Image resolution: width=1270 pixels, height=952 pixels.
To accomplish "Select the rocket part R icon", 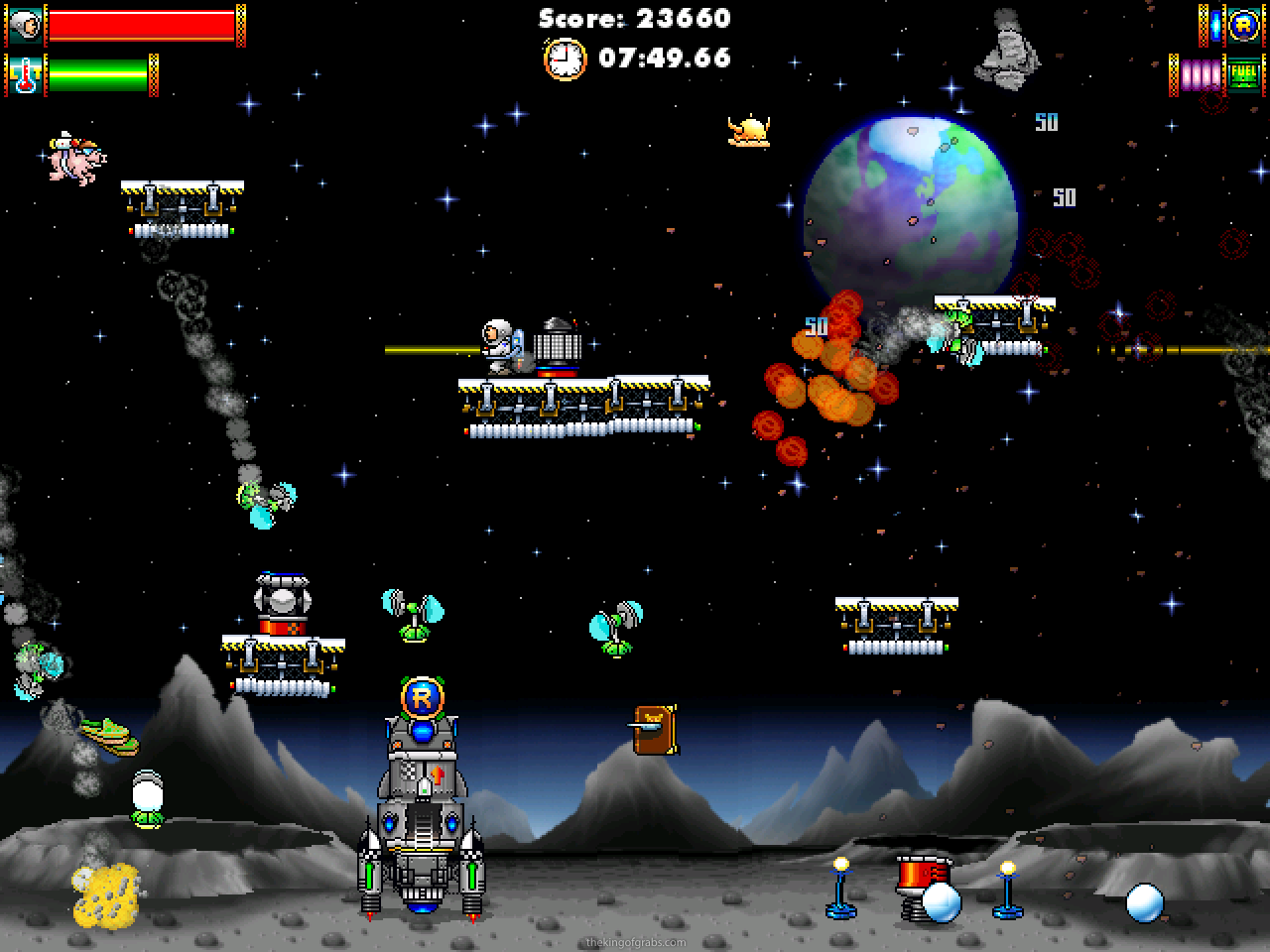I will [x=1242, y=25].
